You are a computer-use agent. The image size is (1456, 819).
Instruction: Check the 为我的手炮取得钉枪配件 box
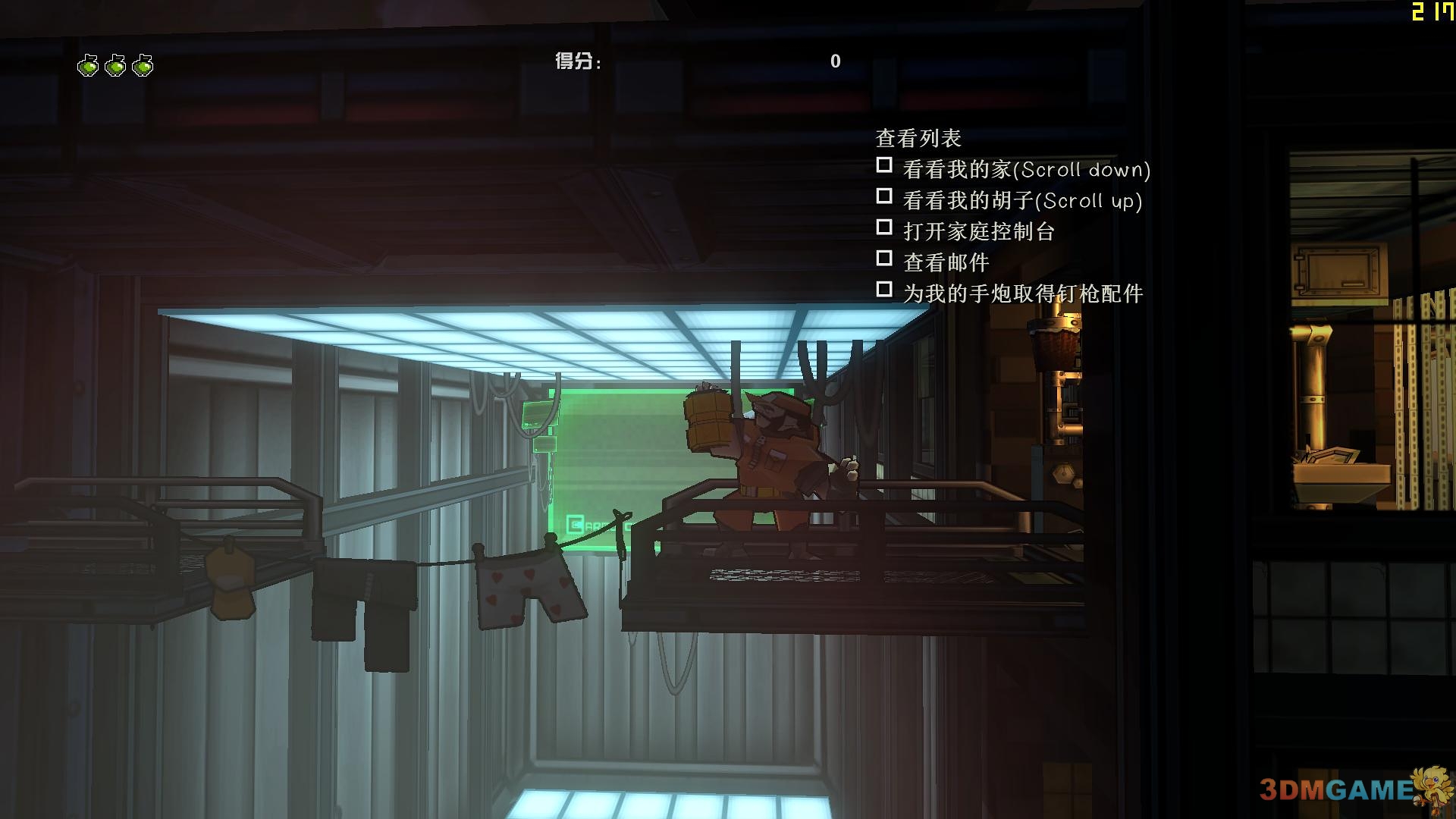pos(883,289)
